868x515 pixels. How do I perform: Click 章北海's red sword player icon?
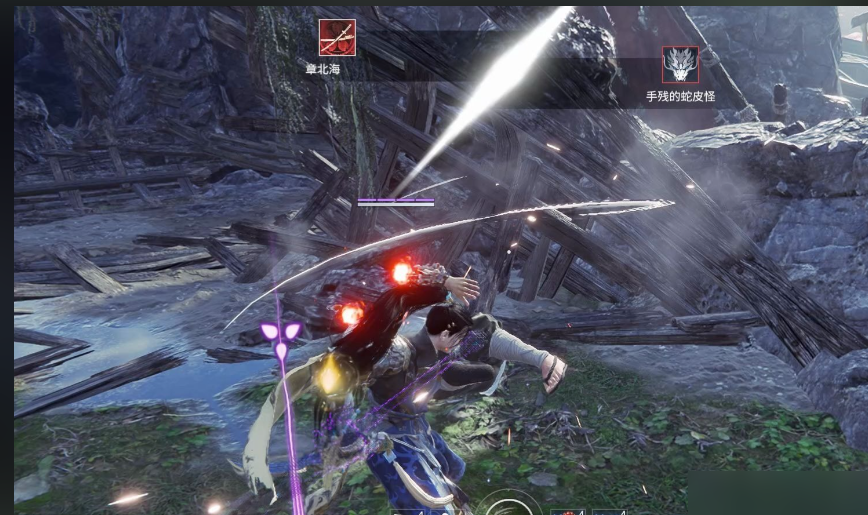[x=337, y=38]
